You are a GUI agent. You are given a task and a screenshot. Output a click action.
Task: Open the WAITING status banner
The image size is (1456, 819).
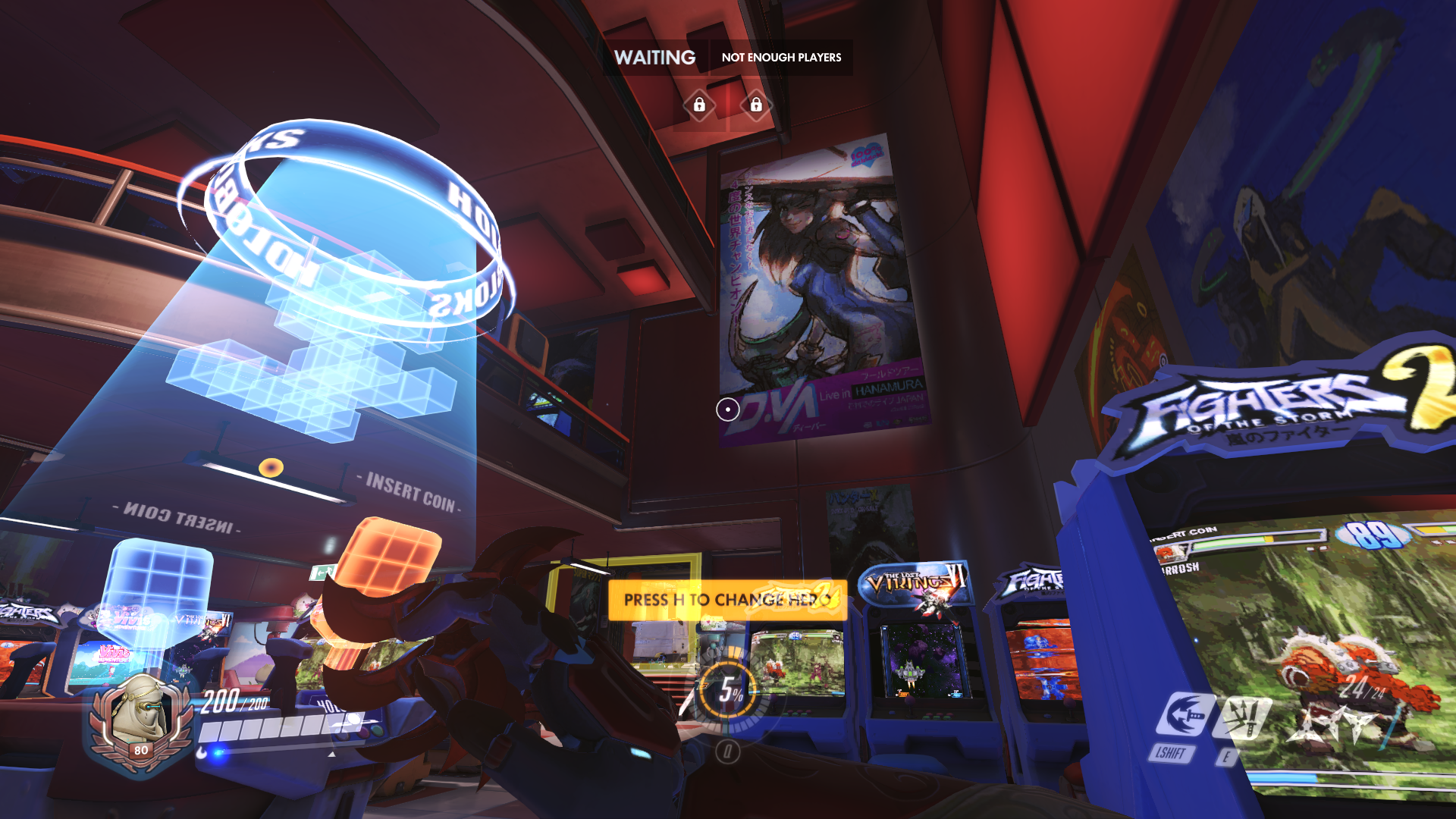click(655, 57)
